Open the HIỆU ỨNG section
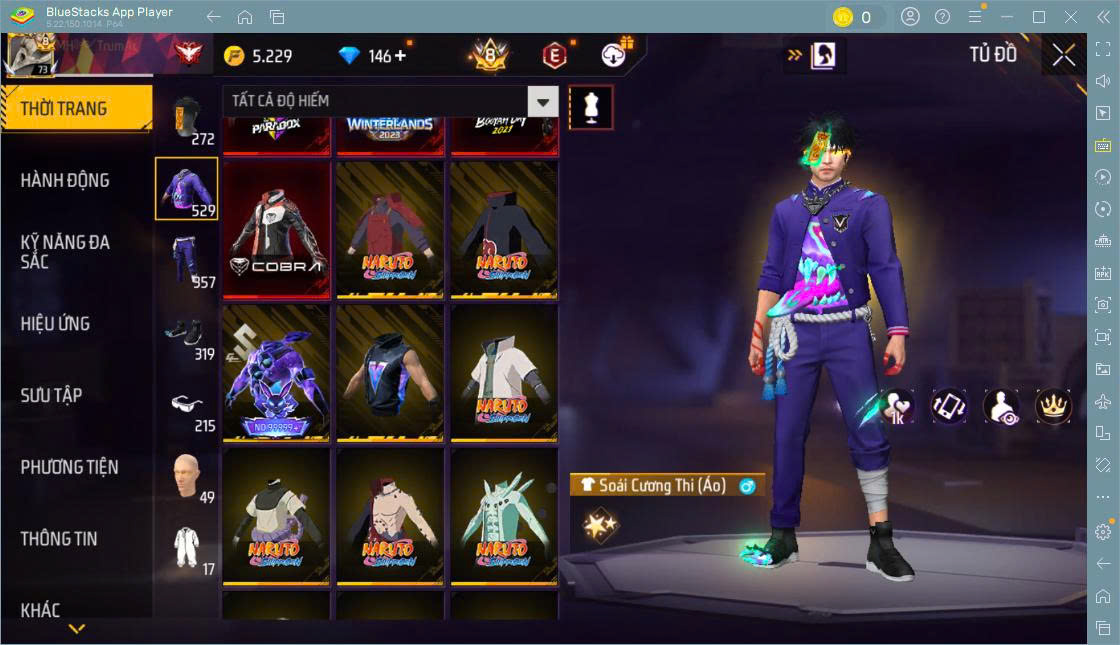 pyautogui.click(x=56, y=324)
